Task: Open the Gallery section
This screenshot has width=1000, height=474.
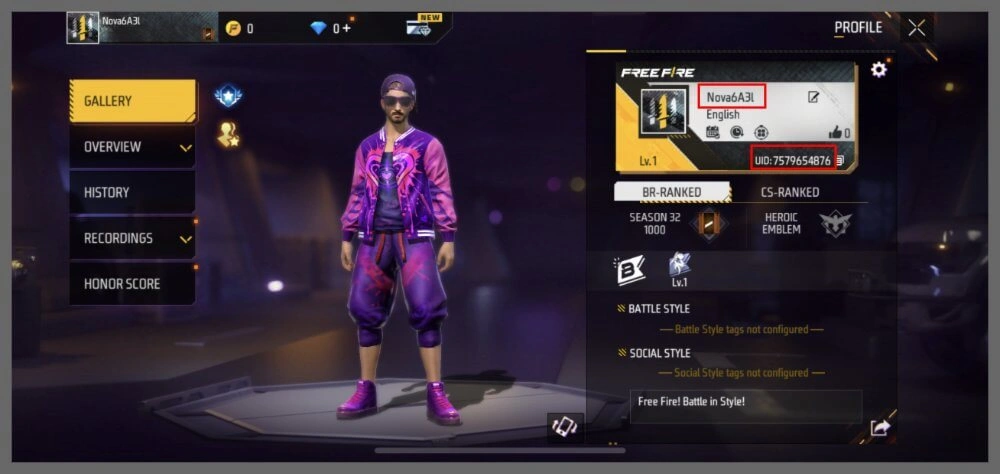Action: (x=132, y=101)
